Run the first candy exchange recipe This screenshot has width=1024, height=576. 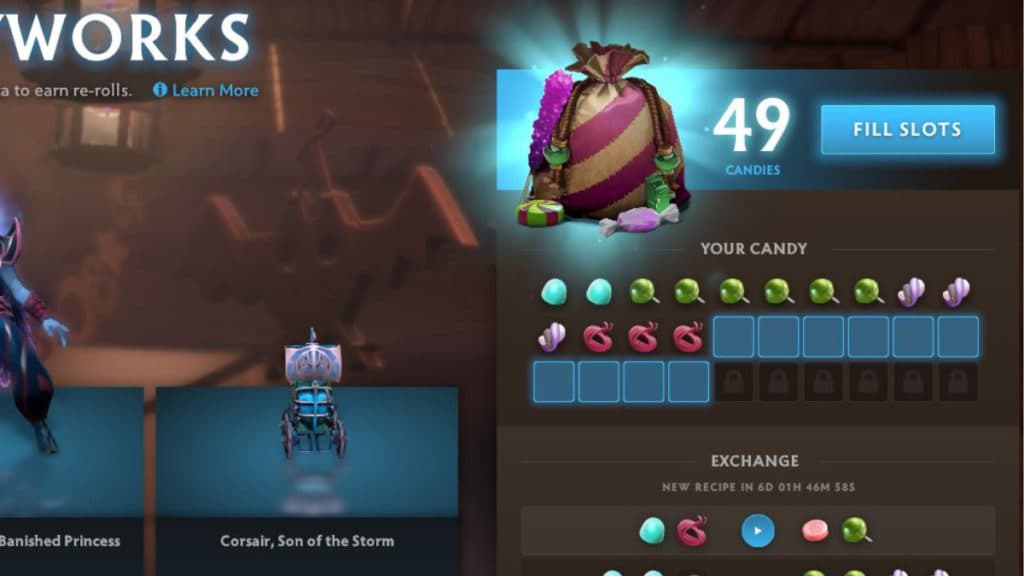pos(757,530)
